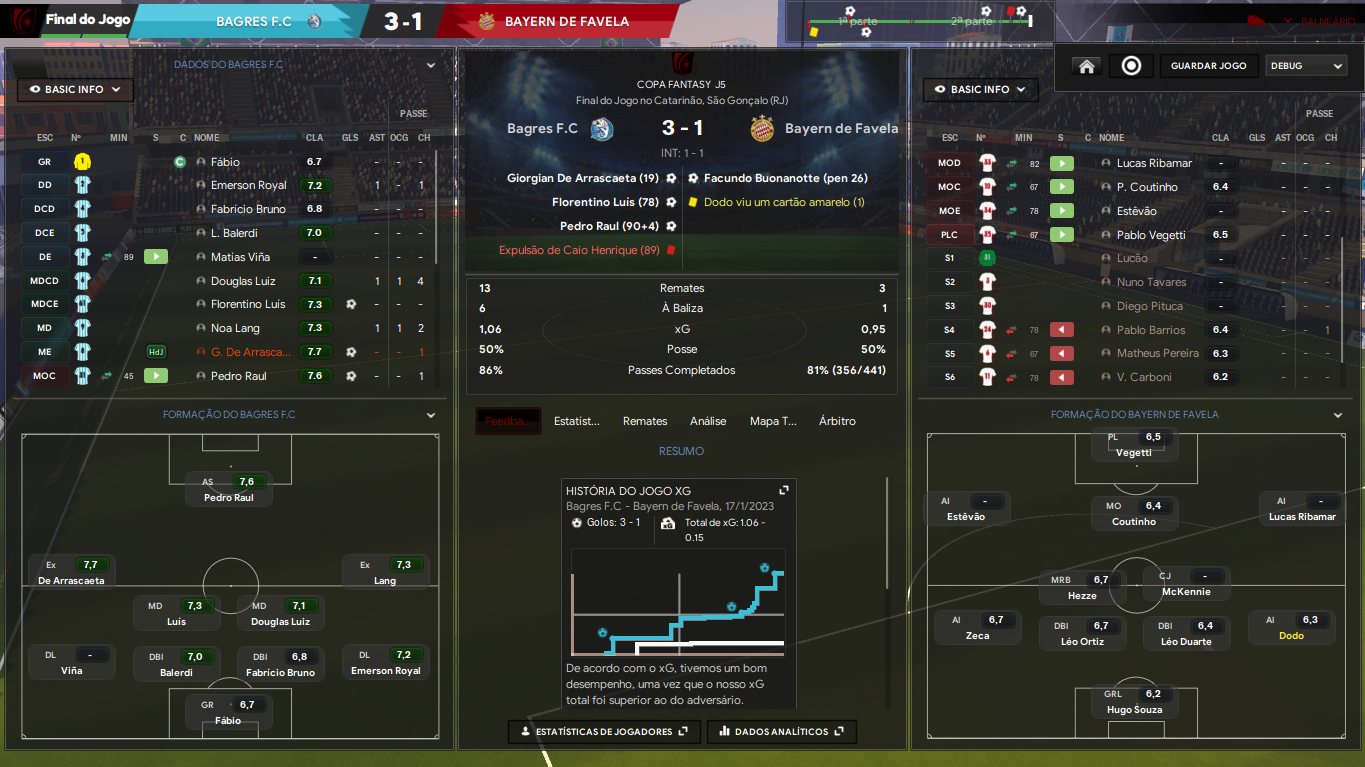Open the Árbitro tab
Image resolution: width=1365 pixels, height=767 pixels.
pos(837,421)
